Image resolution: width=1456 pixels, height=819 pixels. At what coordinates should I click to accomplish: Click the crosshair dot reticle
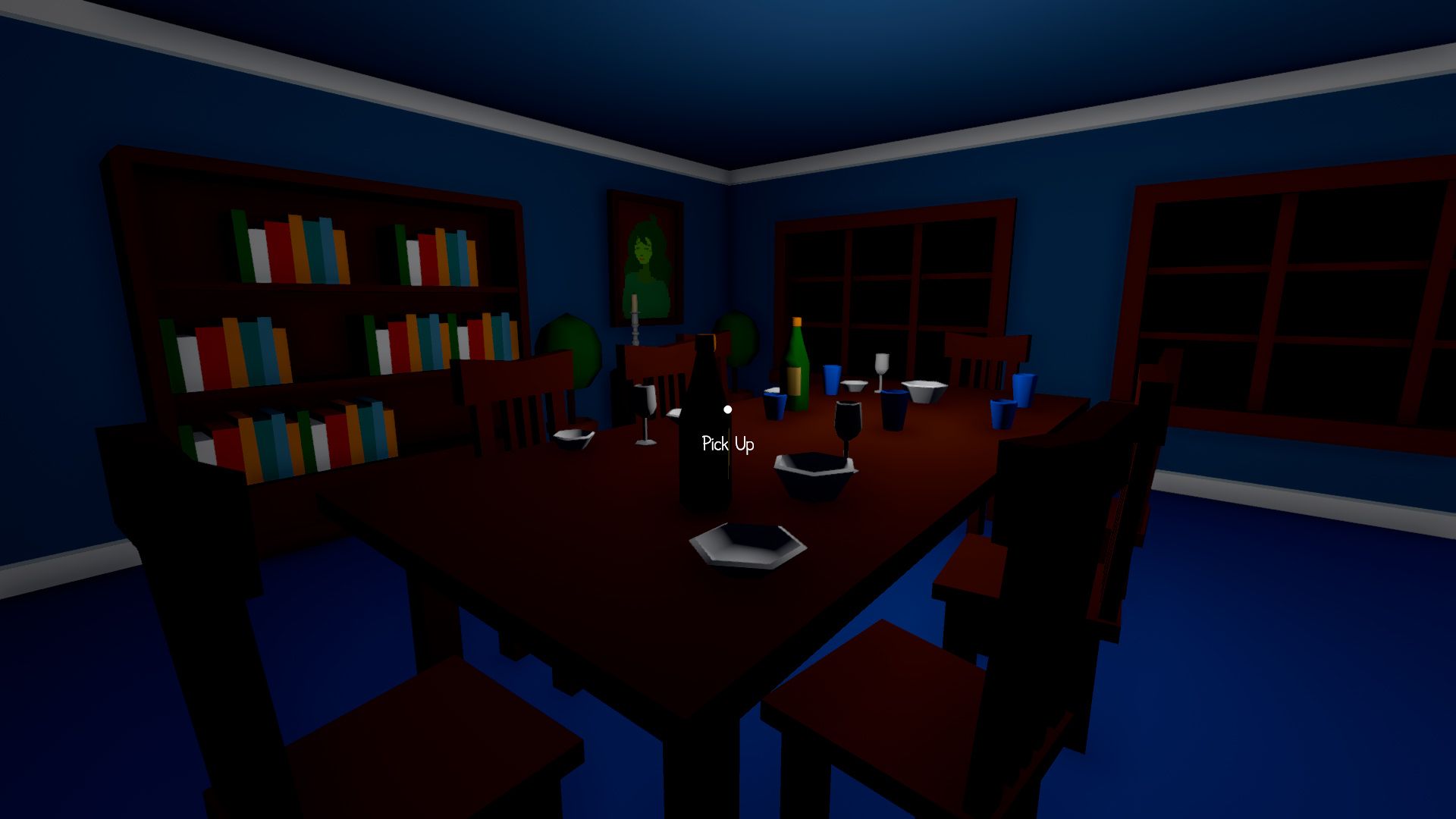coord(729,409)
